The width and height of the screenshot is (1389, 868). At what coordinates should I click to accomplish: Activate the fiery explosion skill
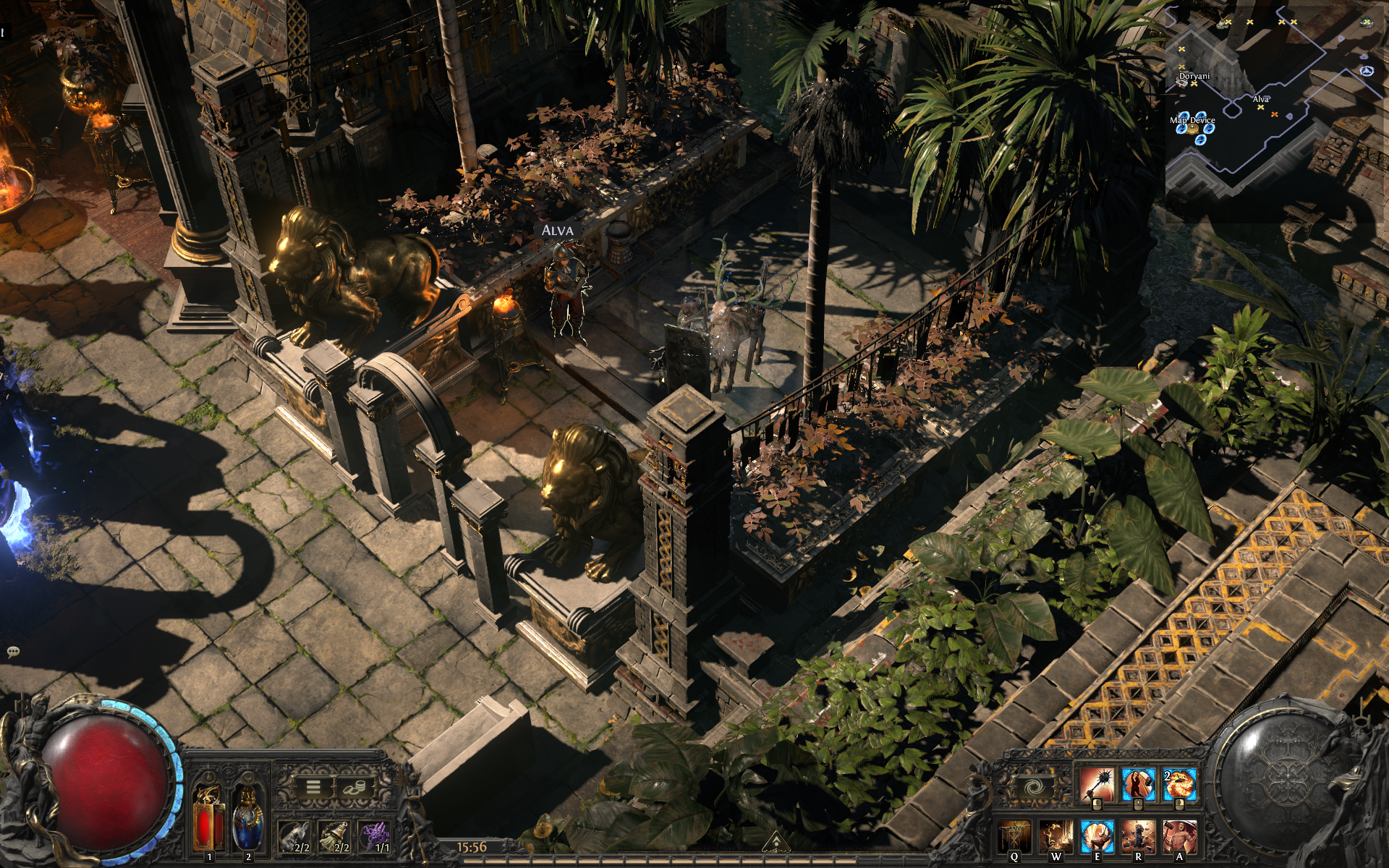point(1179,786)
